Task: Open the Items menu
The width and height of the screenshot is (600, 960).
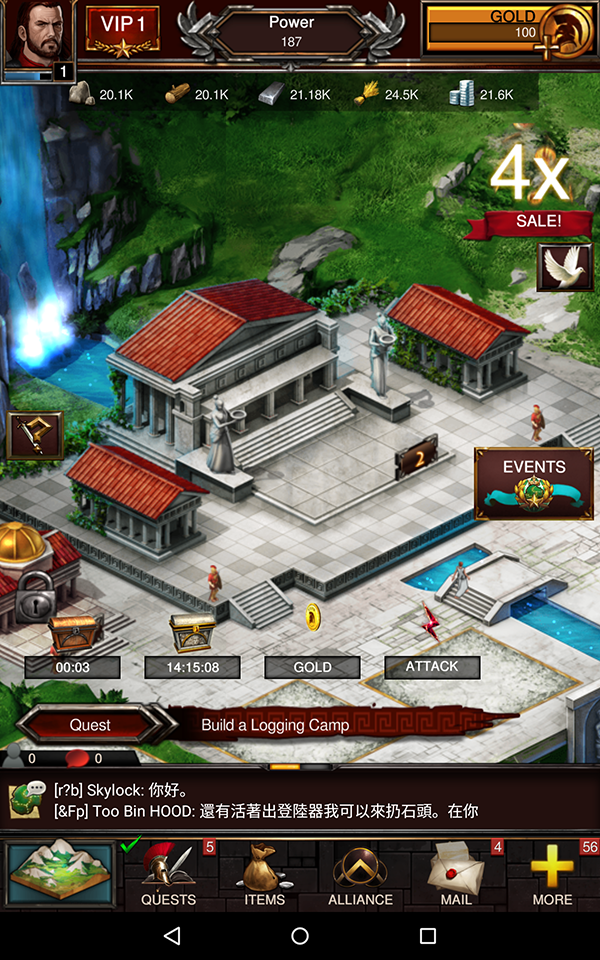Action: [264, 876]
